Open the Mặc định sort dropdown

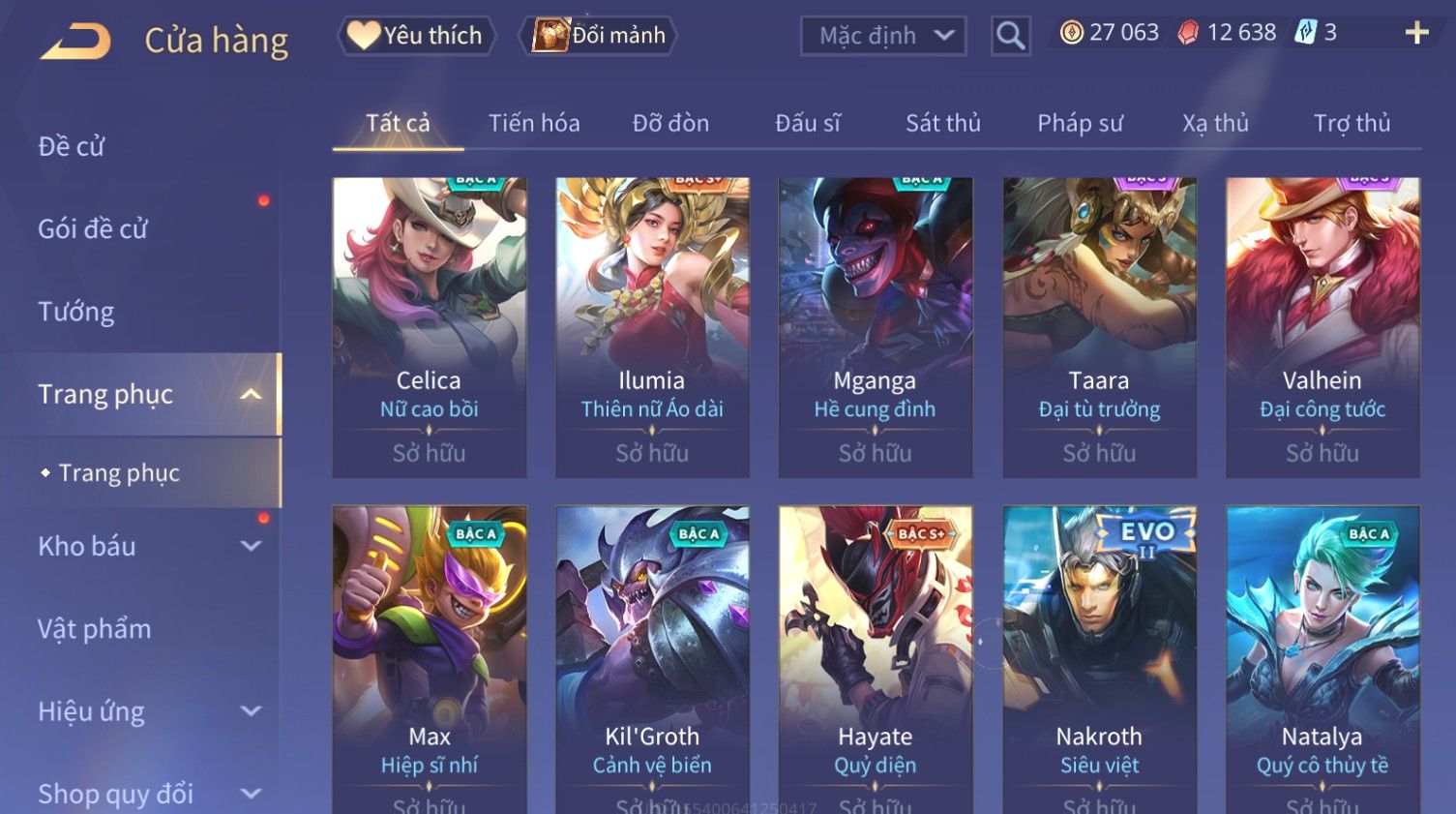click(x=882, y=36)
